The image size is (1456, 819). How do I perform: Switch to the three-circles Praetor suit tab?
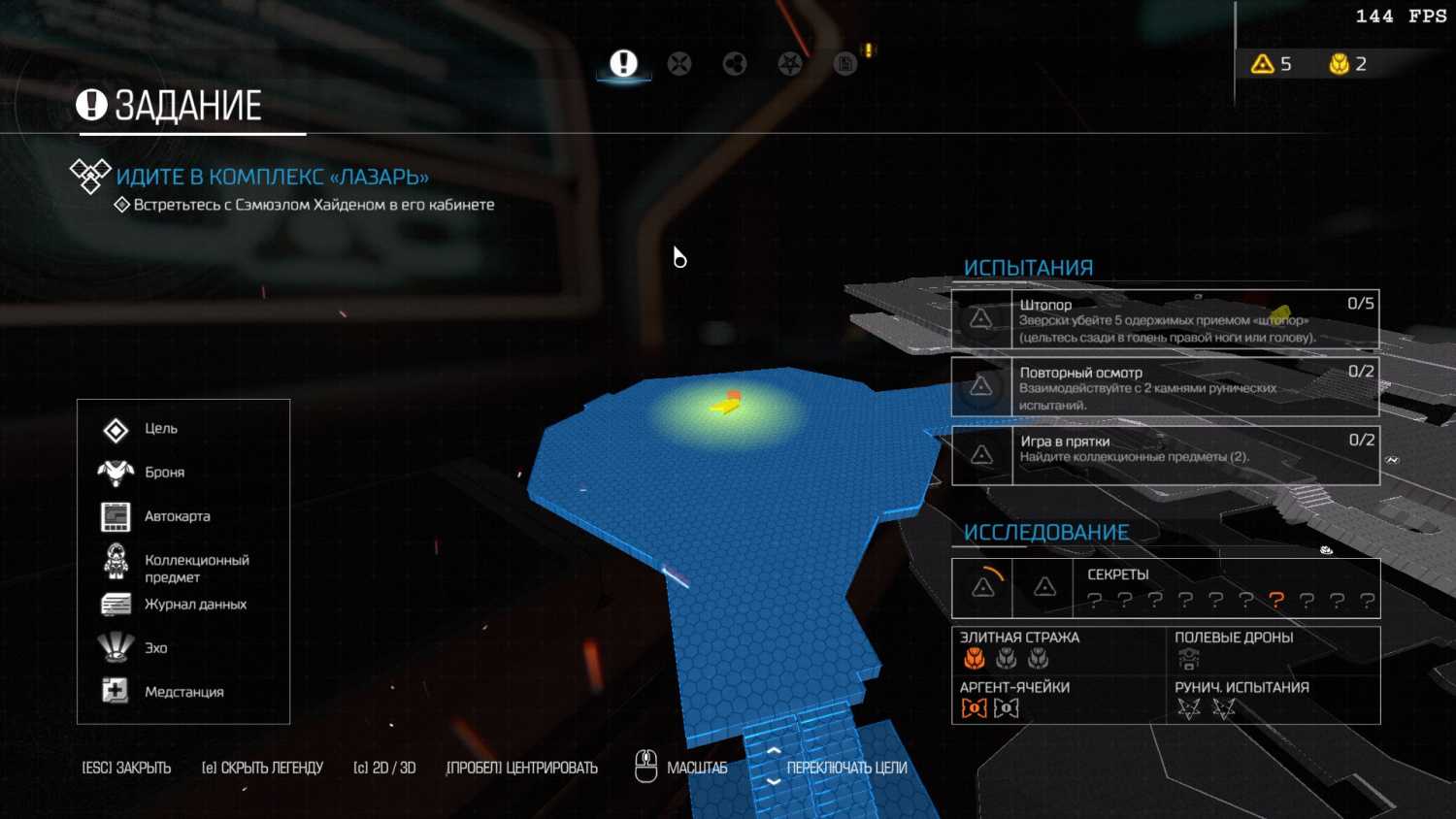pyautogui.click(x=735, y=64)
